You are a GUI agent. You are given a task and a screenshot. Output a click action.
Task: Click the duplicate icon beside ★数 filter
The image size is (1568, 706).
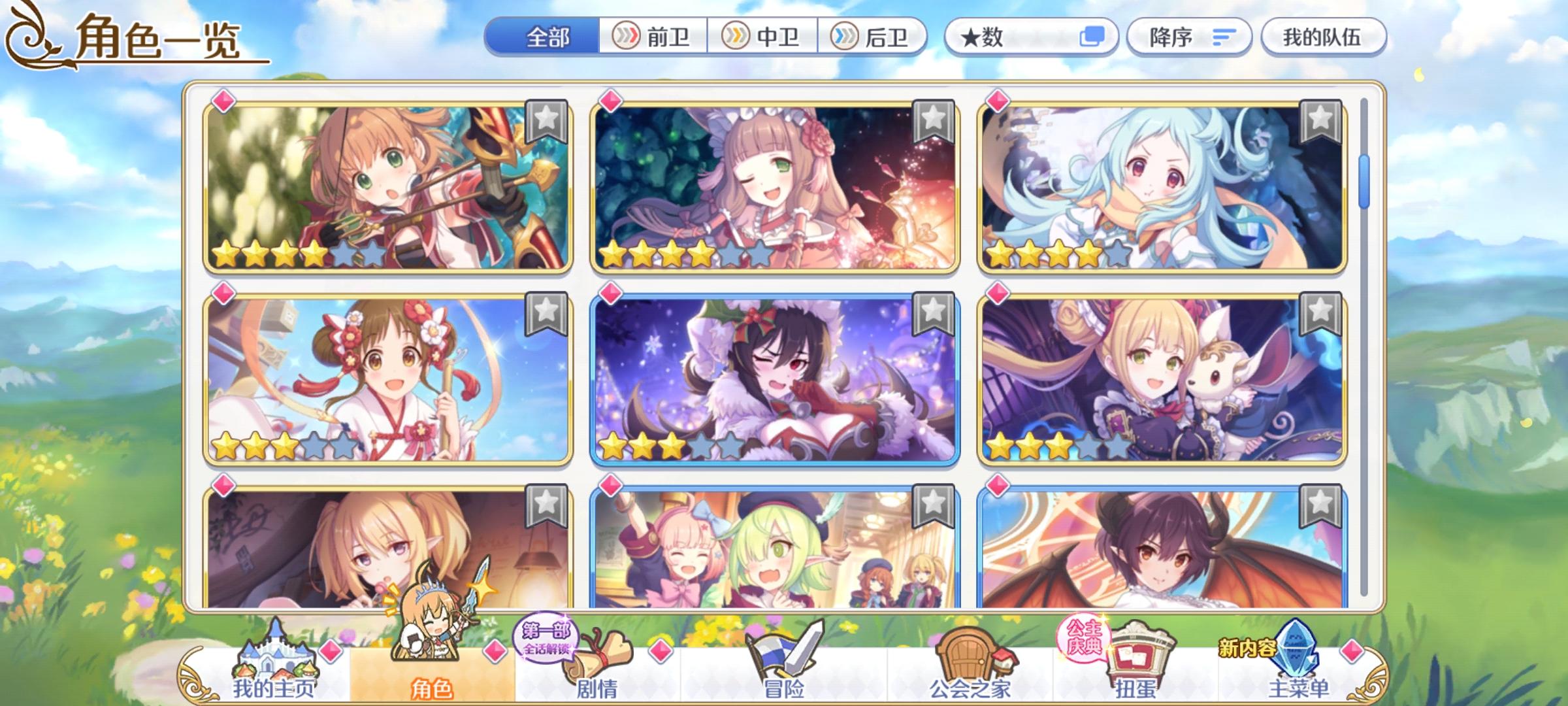(1094, 37)
